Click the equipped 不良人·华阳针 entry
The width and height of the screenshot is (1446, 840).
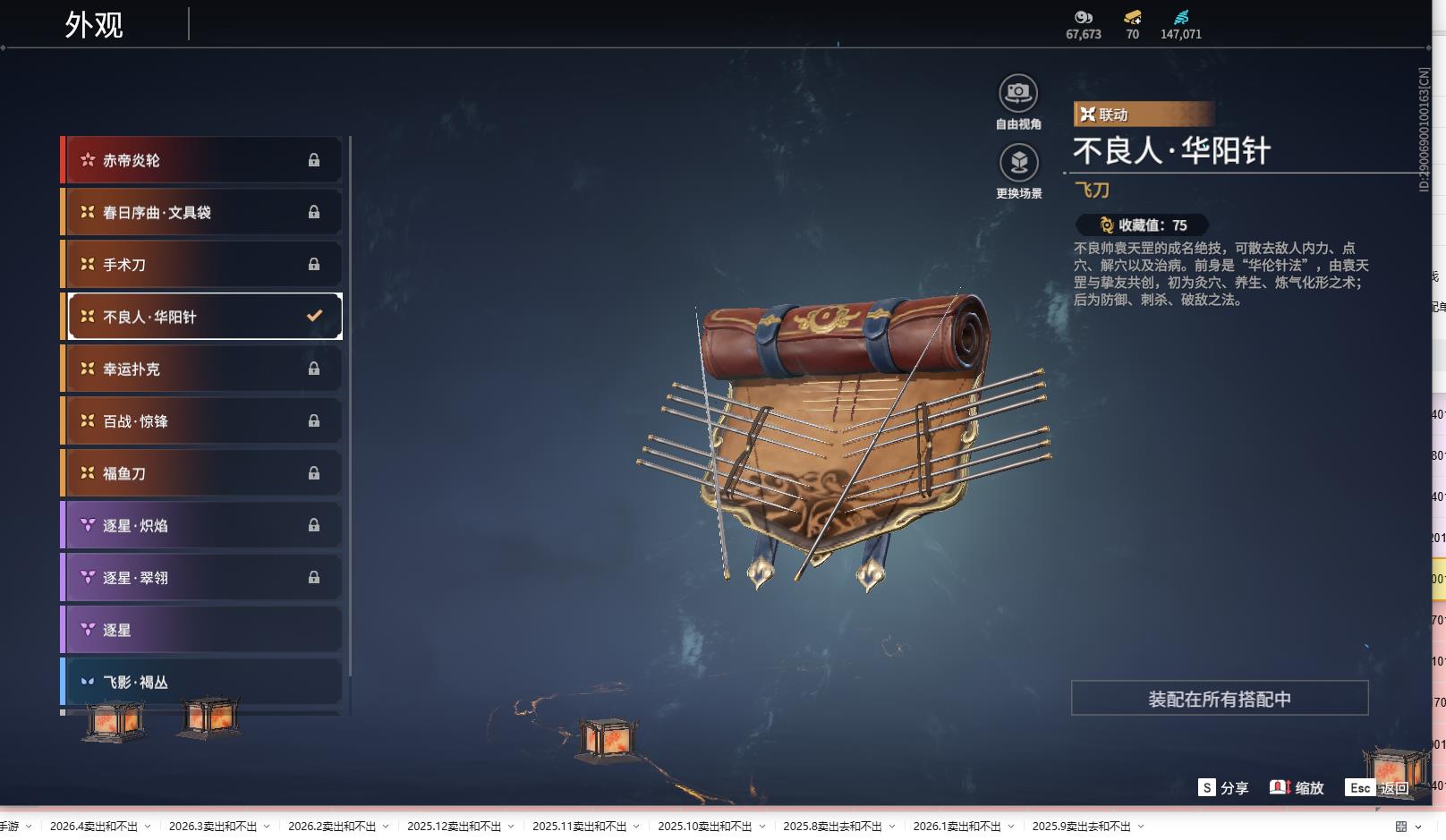coord(204,317)
